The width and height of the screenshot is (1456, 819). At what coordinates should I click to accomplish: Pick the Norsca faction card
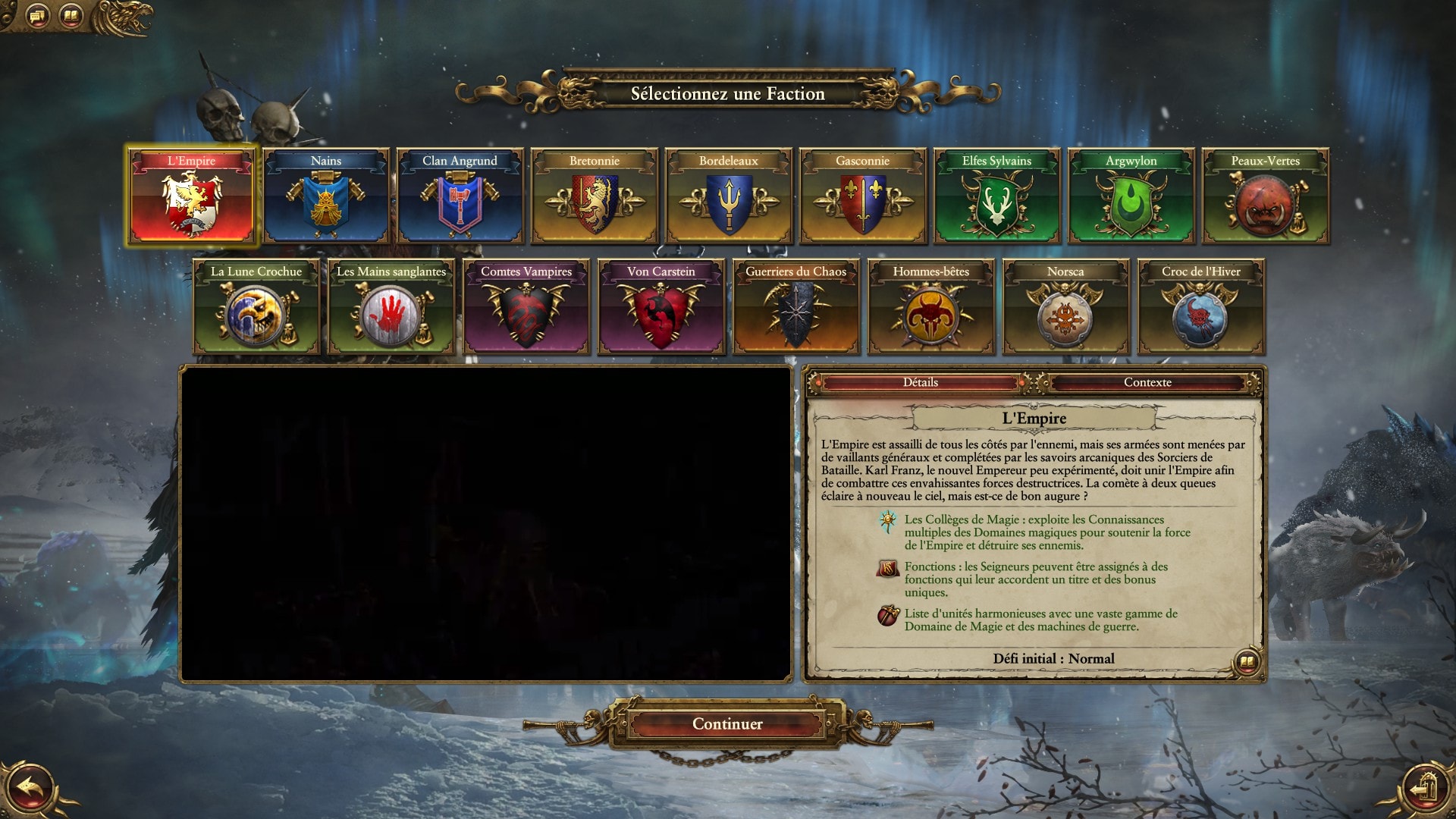click(x=1065, y=308)
